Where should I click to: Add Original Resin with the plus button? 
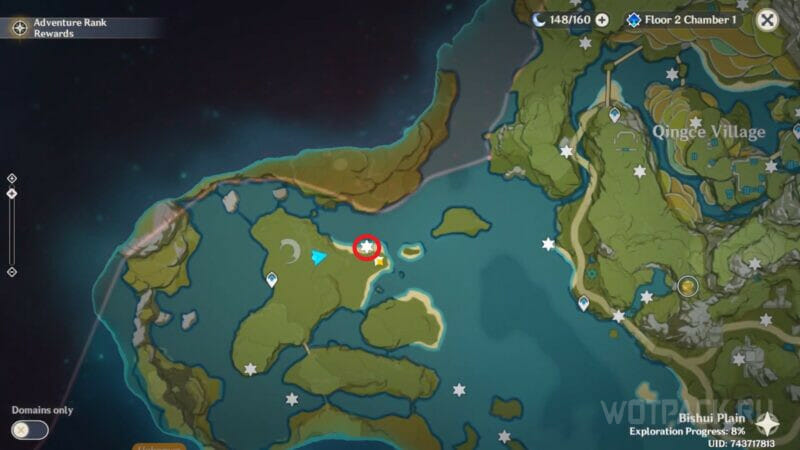tap(602, 19)
